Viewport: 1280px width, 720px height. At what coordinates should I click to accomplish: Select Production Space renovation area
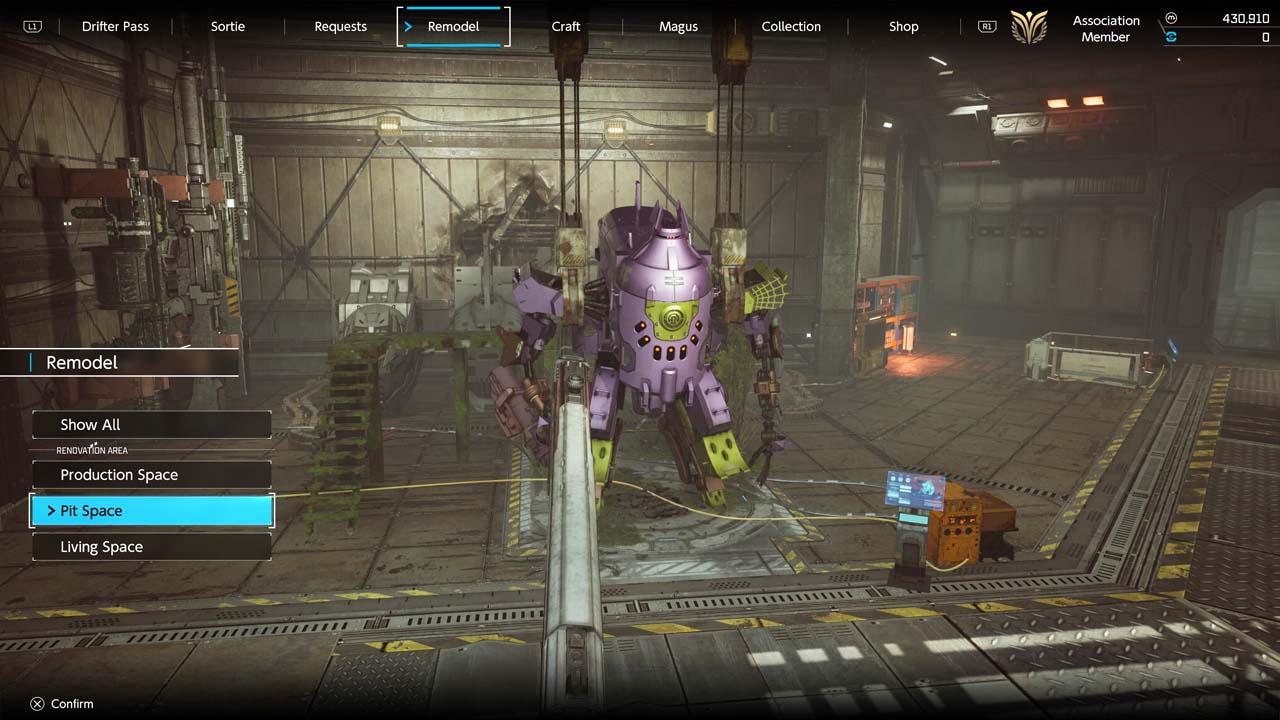click(152, 475)
